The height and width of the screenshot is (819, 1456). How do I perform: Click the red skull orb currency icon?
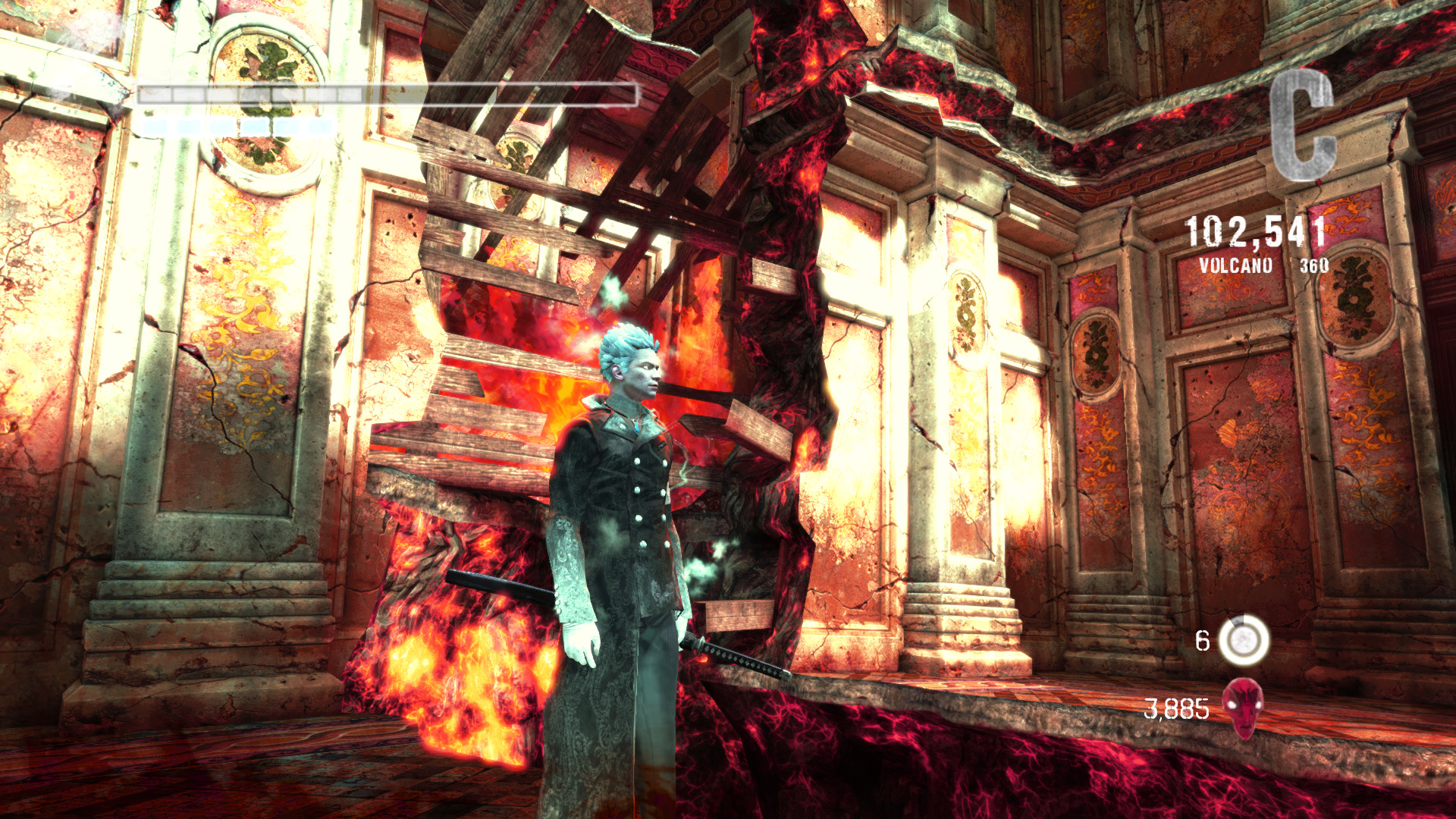tap(1244, 707)
